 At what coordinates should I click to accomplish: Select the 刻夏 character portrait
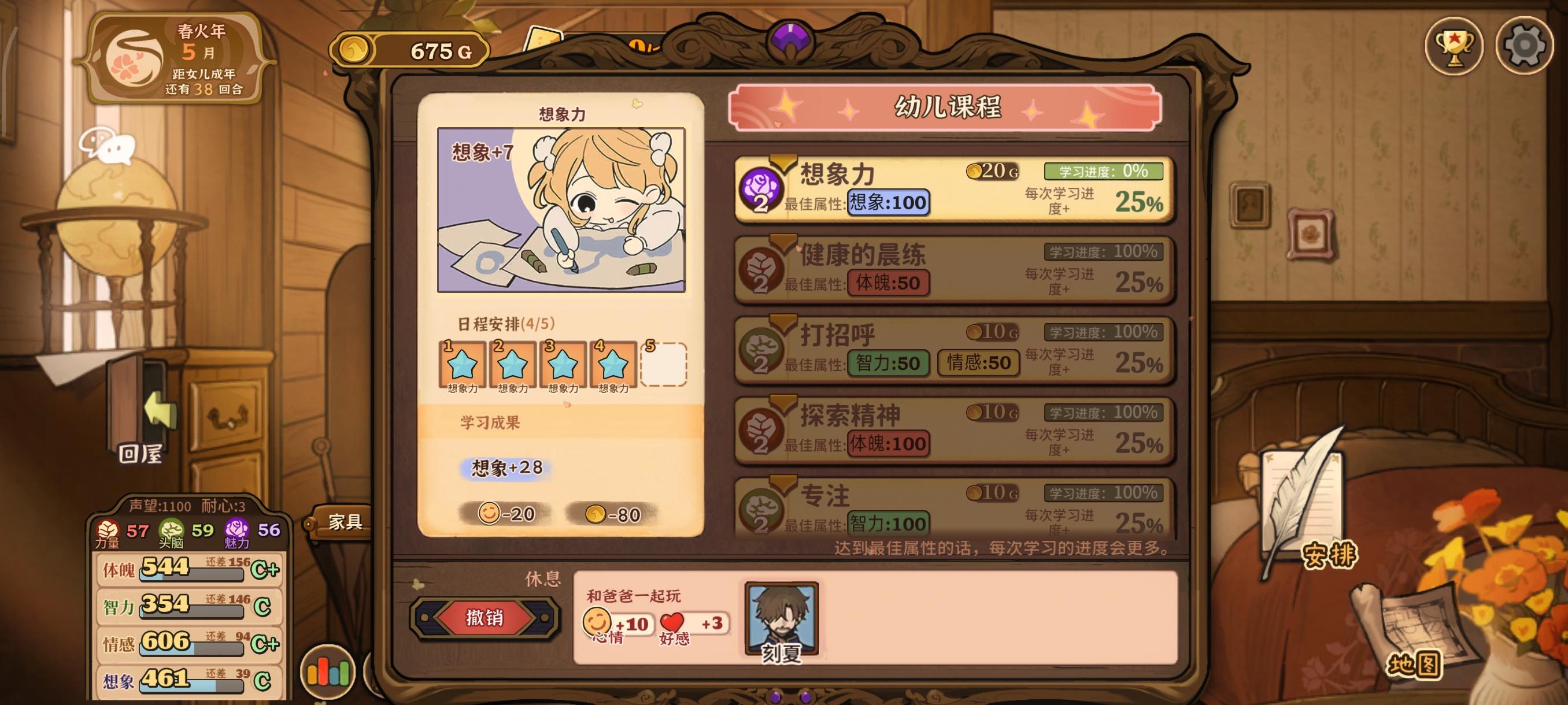[x=781, y=615]
